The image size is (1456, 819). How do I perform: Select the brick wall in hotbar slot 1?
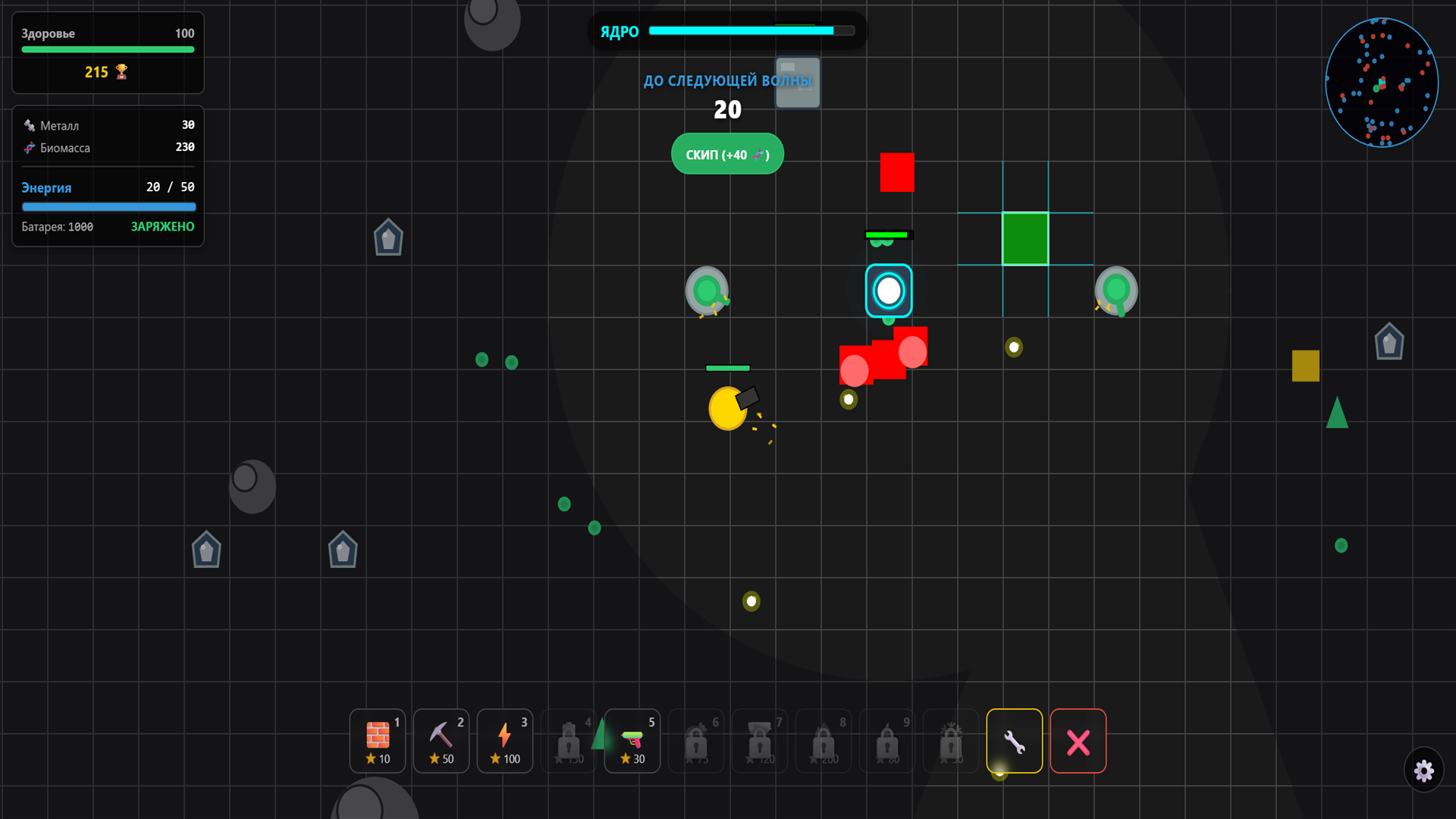coord(377,741)
